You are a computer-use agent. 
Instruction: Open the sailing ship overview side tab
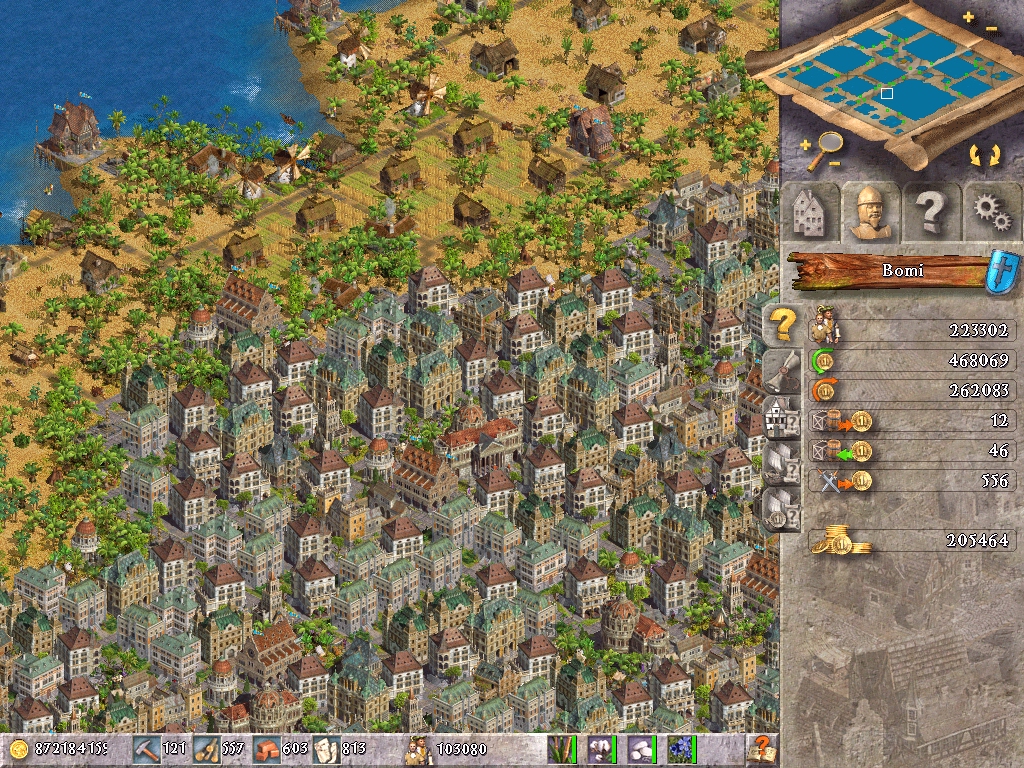tap(782, 462)
